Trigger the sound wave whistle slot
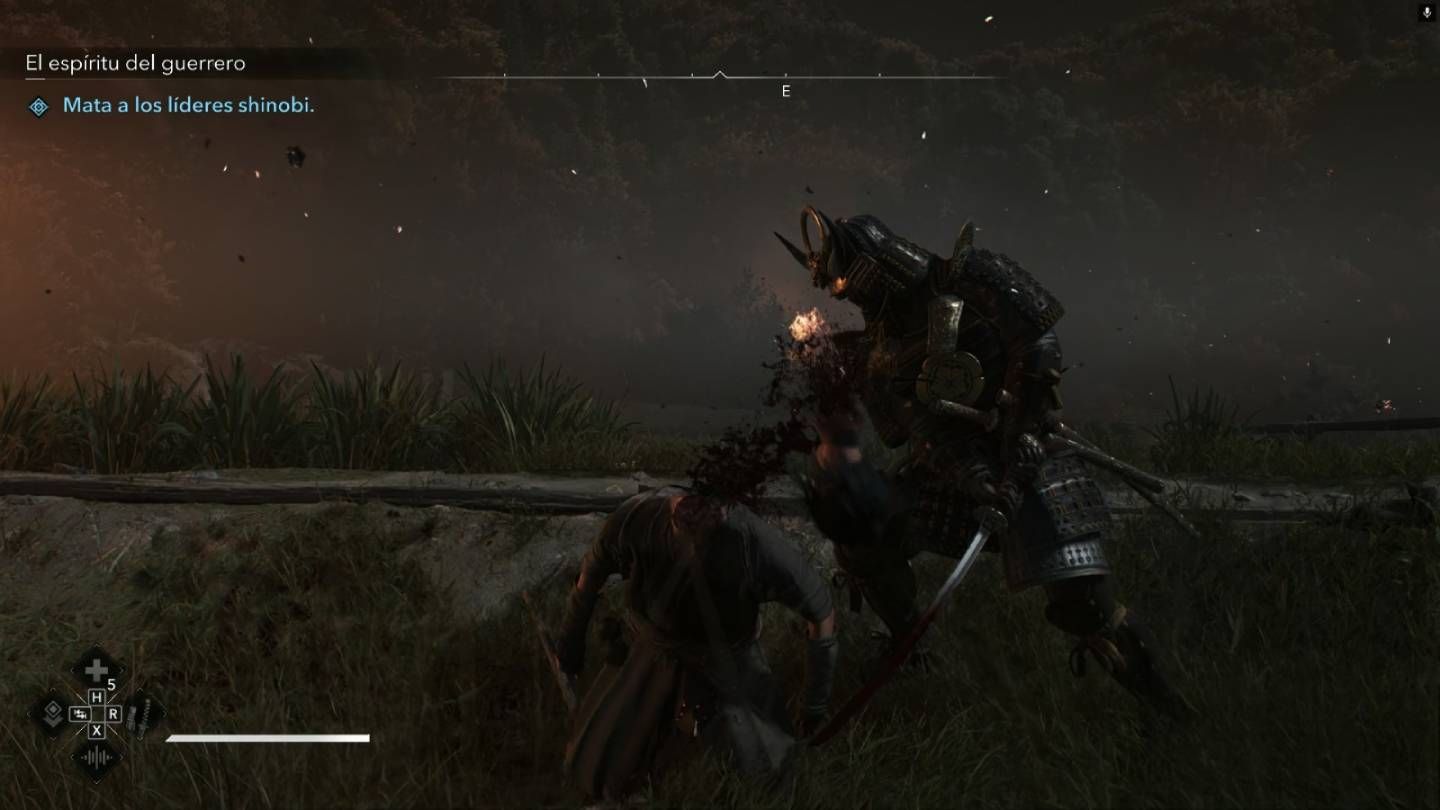 [96, 757]
